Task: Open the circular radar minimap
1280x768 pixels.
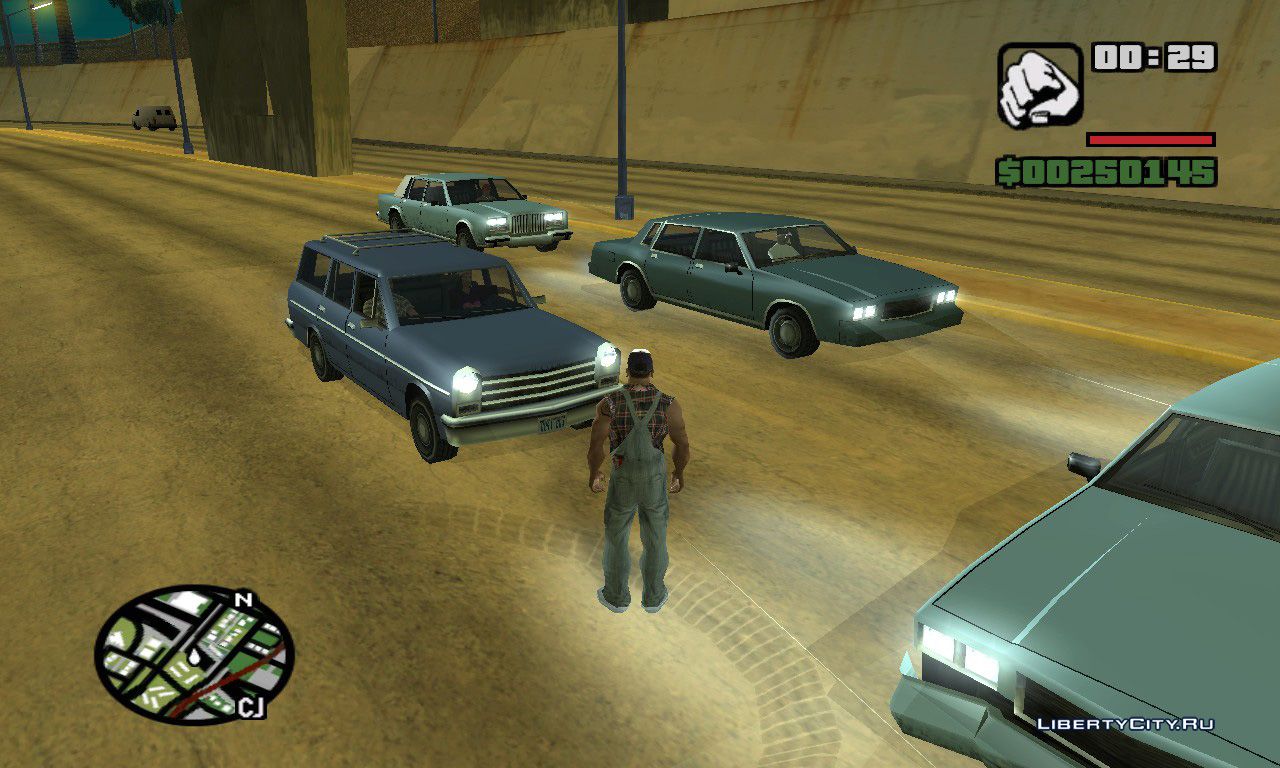Action: (194, 654)
